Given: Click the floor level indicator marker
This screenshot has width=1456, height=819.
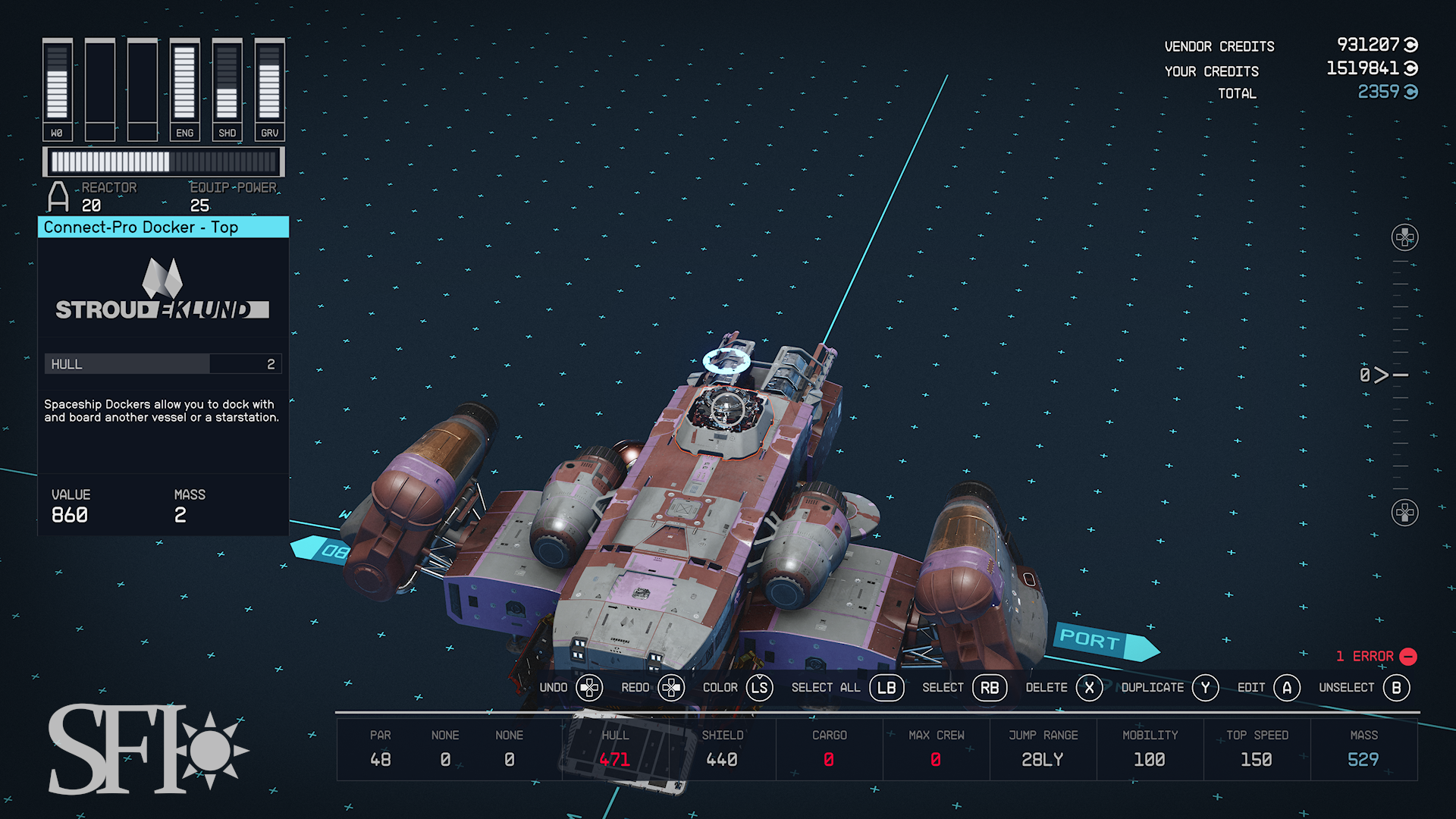Looking at the screenshot, I should click(x=1383, y=375).
